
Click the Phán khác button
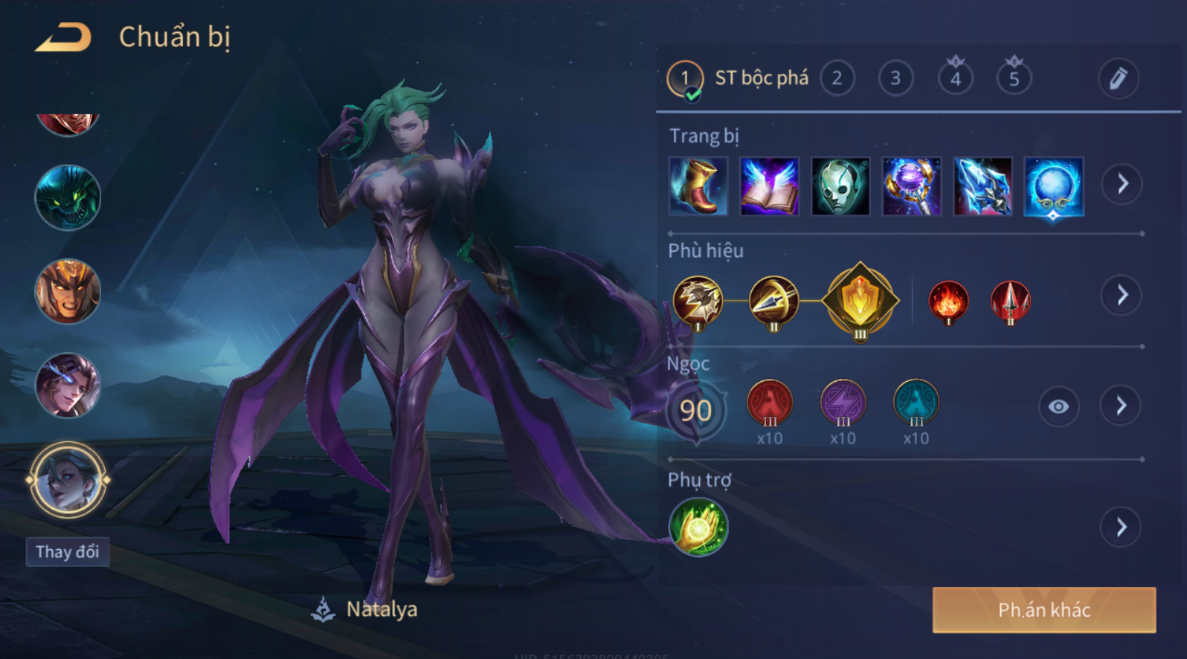pos(1044,610)
